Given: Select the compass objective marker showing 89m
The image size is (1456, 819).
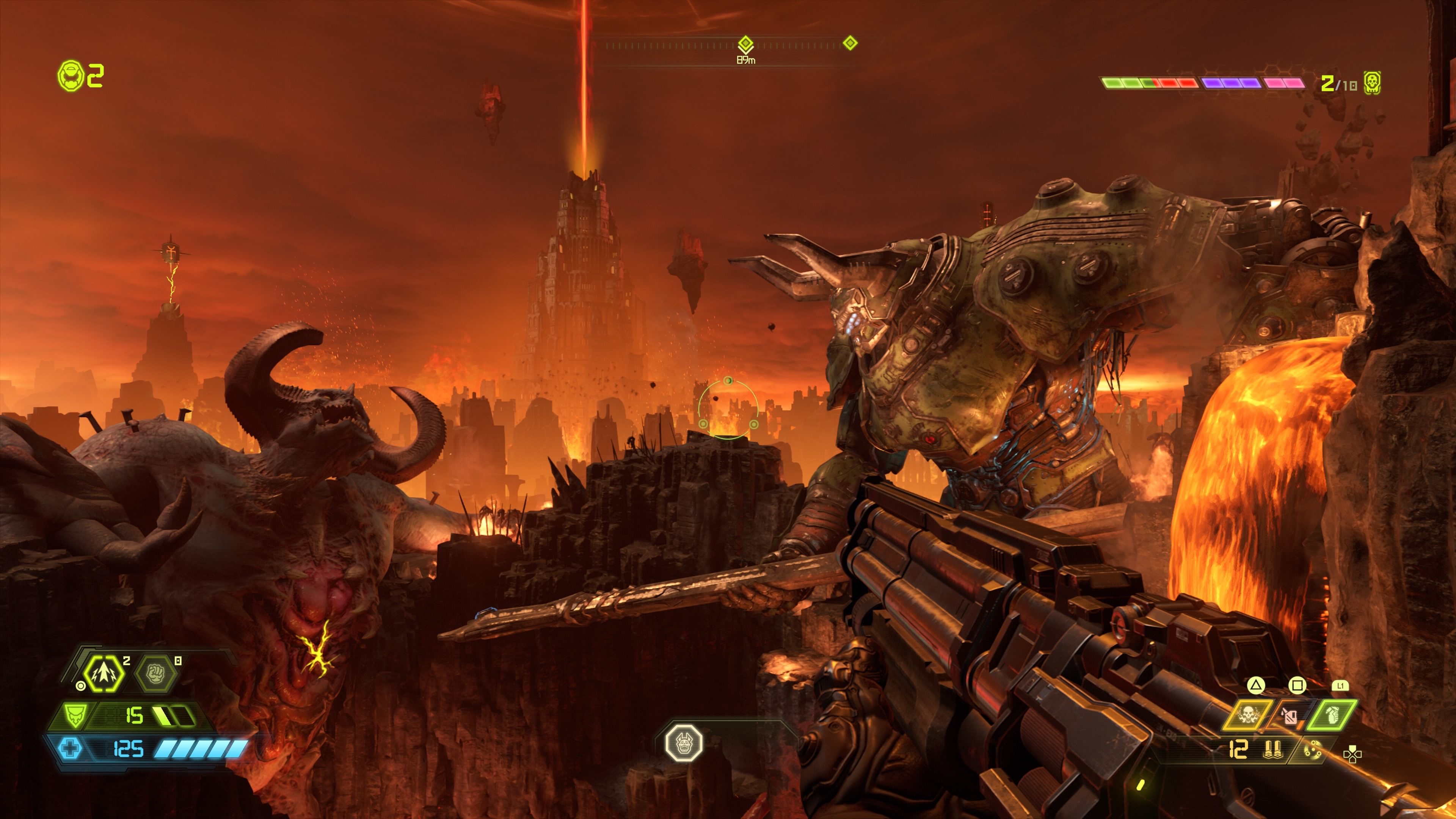Looking at the screenshot, I should [x=745, y=44].
